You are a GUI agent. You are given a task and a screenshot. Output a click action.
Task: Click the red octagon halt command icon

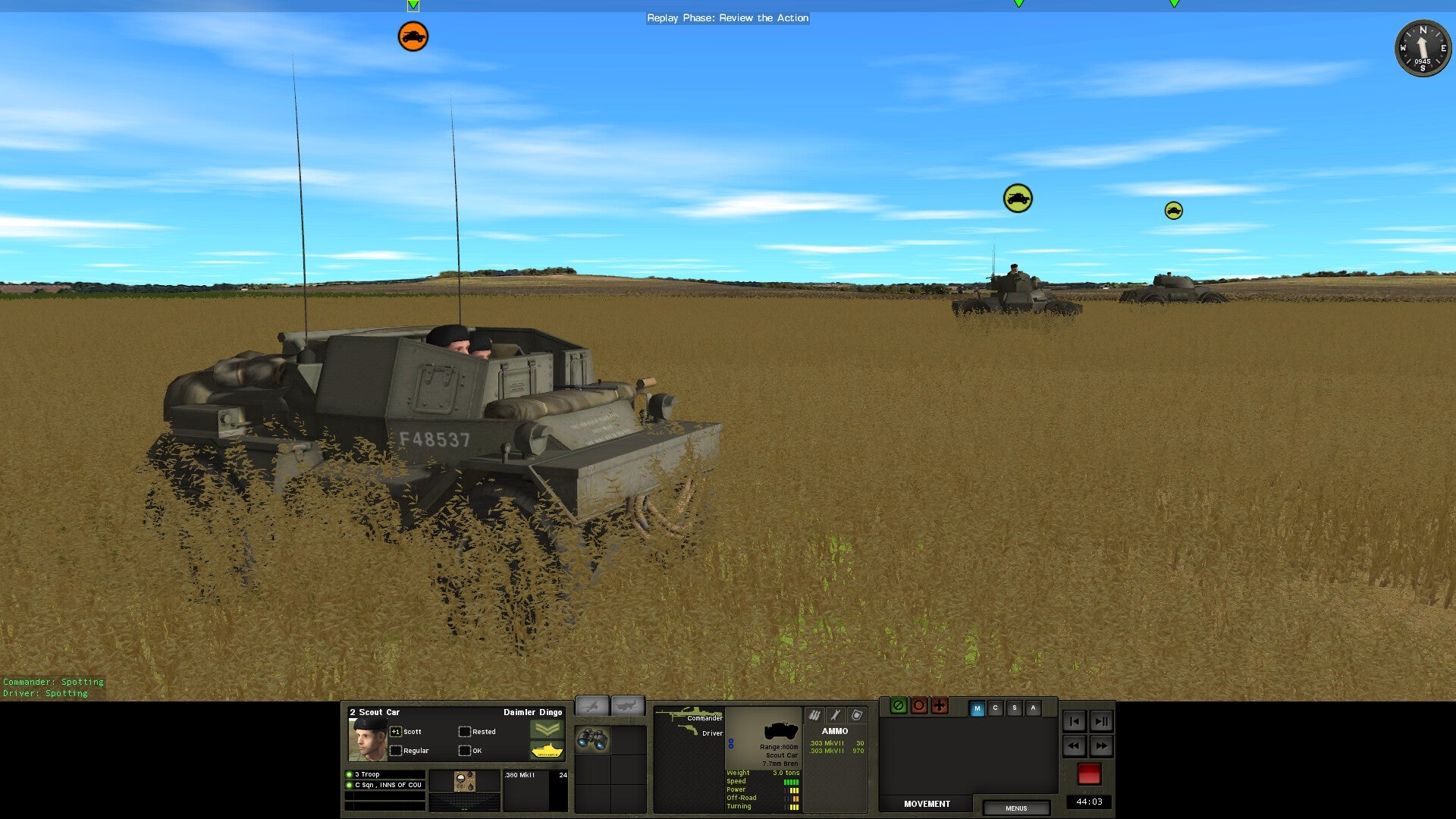point(919,705)
